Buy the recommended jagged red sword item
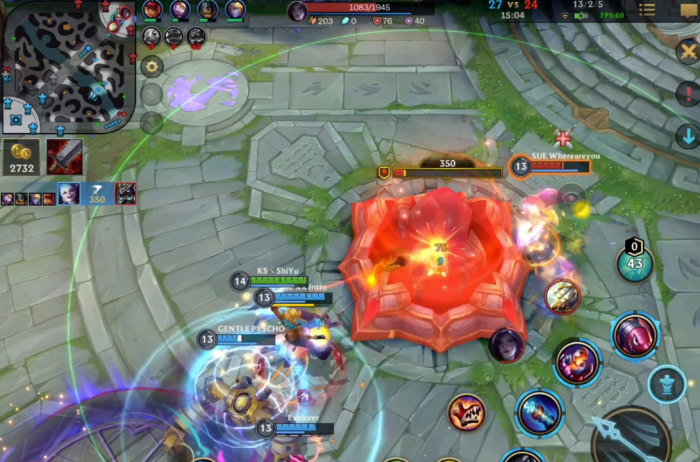The width and height of the screenshot is (700, 462). coord(64,157)
